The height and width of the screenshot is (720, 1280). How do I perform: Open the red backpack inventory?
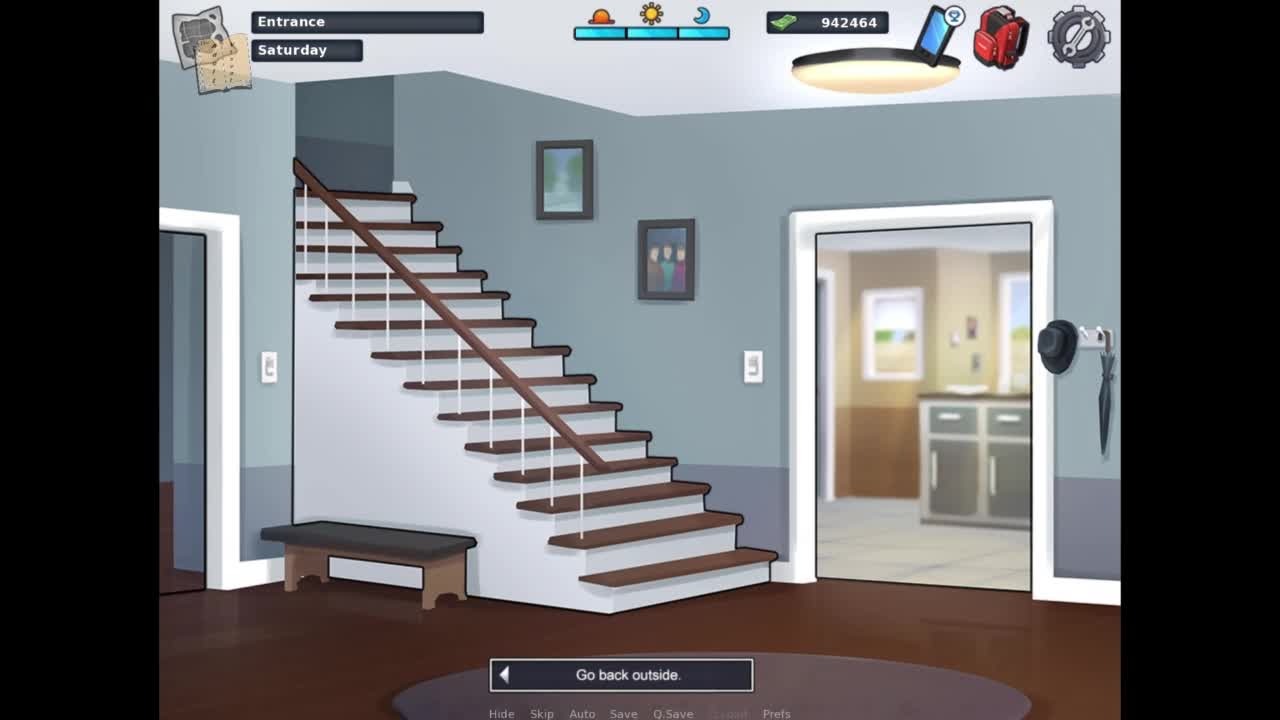pyautogui.click(x=1001, y=38)
